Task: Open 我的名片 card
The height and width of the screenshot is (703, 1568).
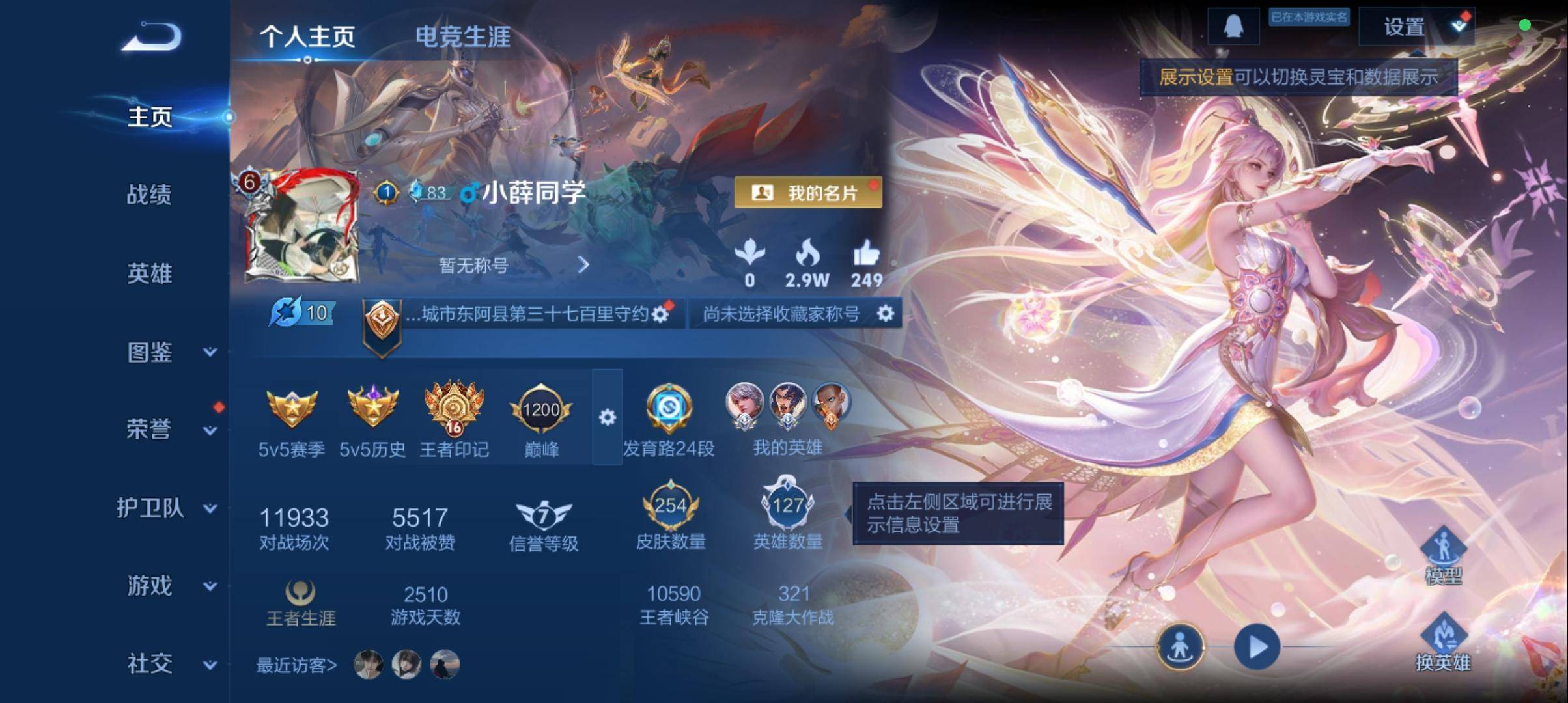Action: [x=808, y=193]
